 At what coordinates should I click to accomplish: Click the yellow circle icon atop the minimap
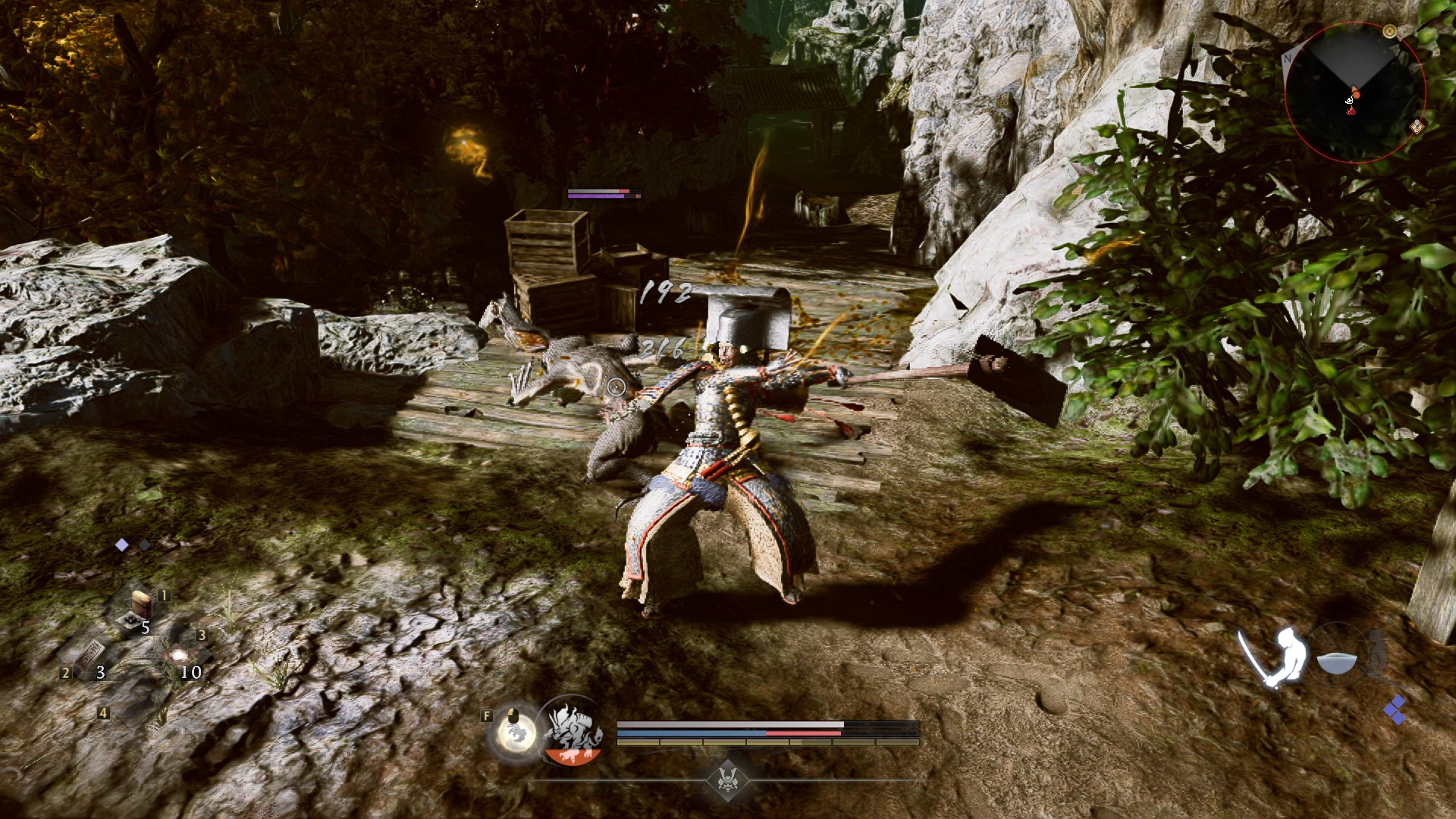[1389, 32]
